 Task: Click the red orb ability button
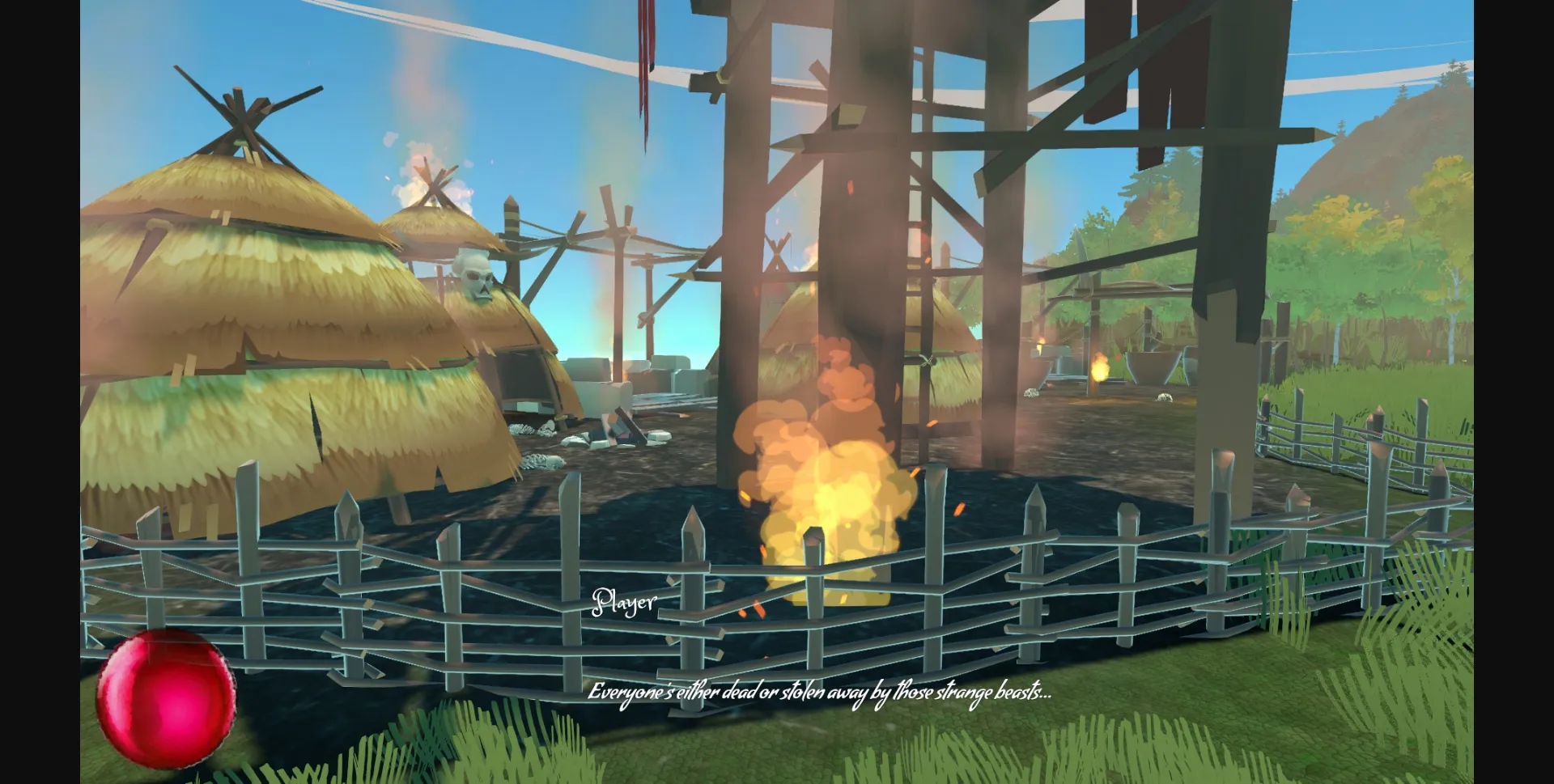pos(168,701)
